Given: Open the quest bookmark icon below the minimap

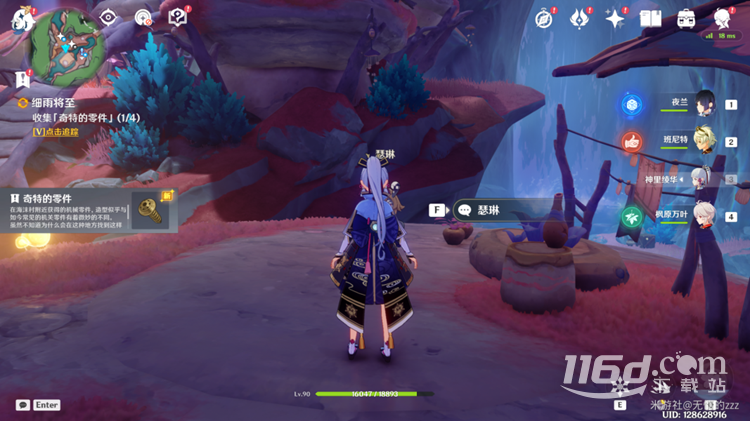Looking at the screenshot, I should (x=22, y=78).
